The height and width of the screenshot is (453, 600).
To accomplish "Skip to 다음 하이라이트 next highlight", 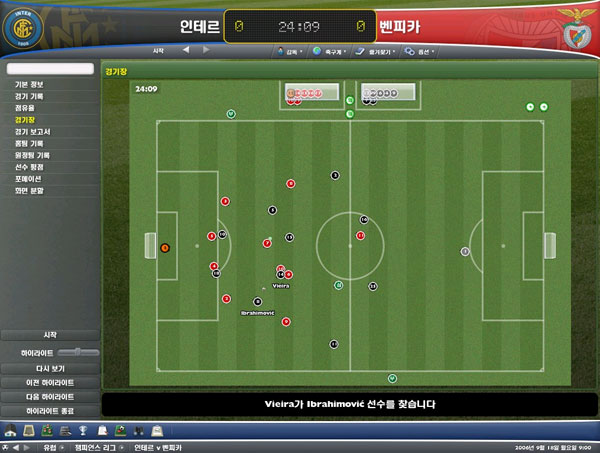I will [50, 396].
